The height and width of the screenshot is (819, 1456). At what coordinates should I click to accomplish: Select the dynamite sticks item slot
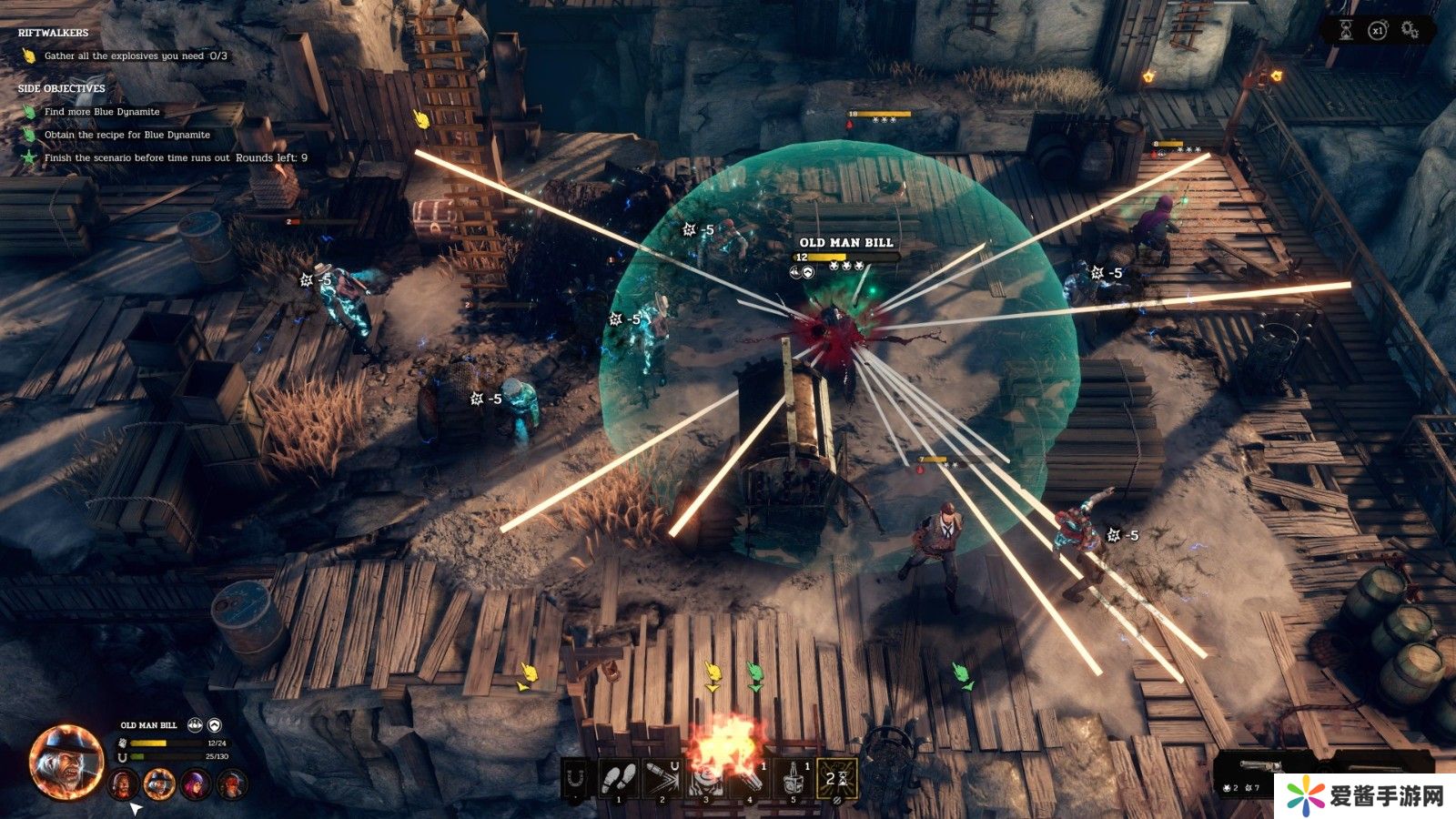pyautogui.click(x=750, y=778)
